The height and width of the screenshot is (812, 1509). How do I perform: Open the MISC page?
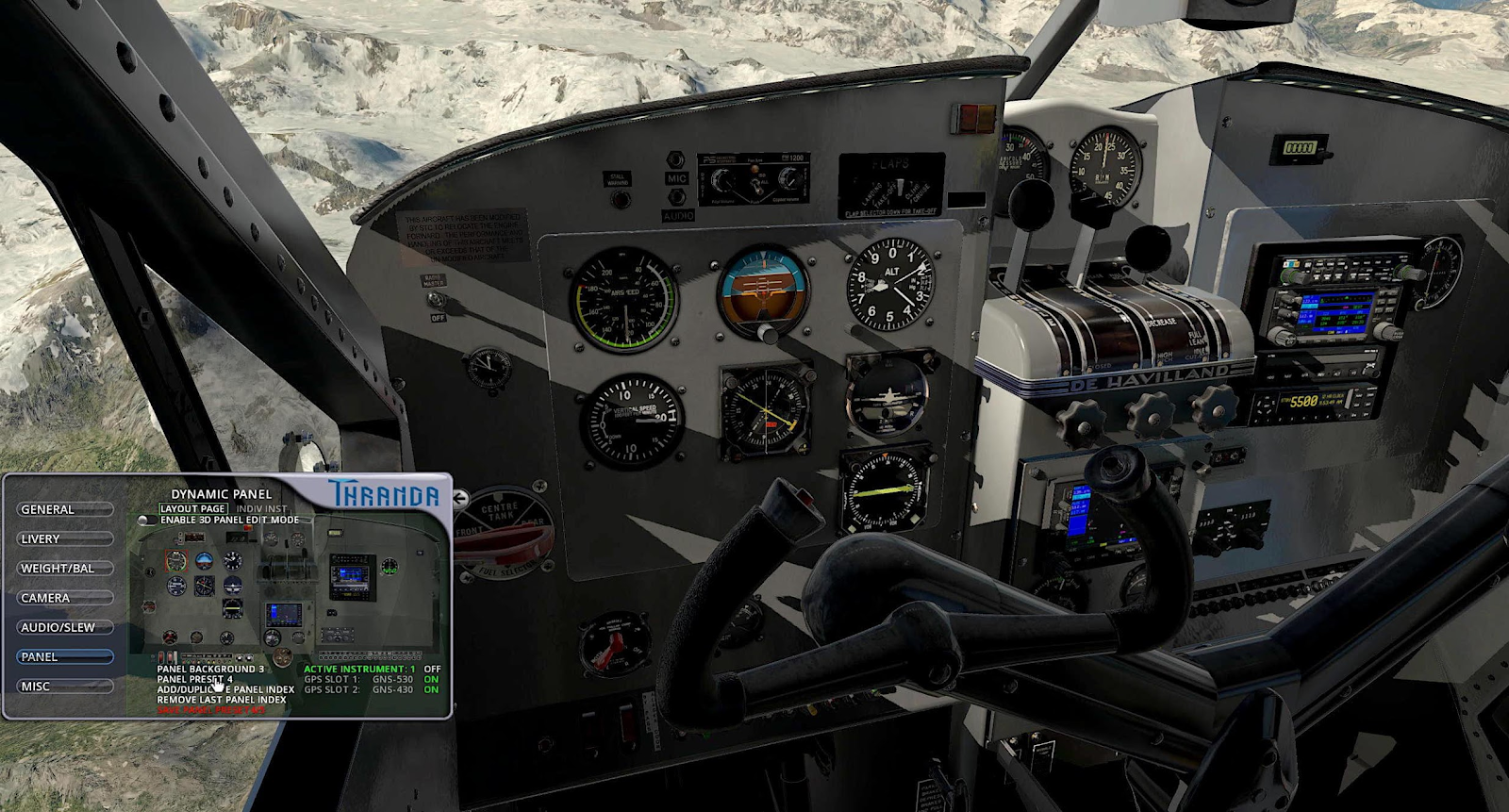[64, 687]
